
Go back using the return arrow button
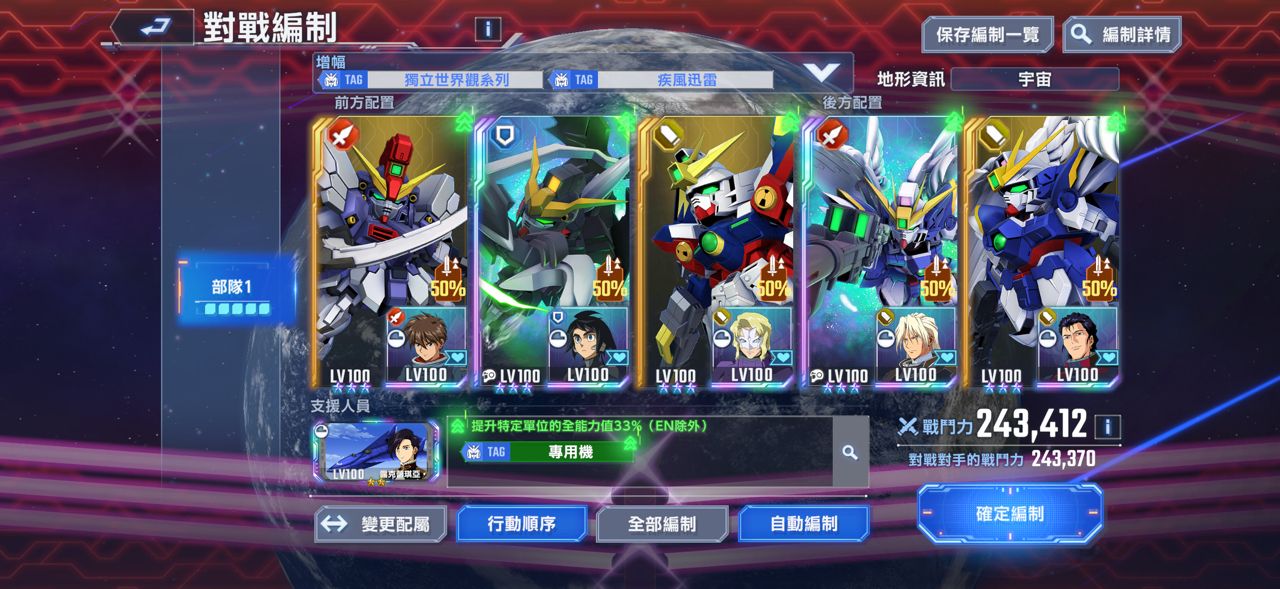click(x=152, y=28)
